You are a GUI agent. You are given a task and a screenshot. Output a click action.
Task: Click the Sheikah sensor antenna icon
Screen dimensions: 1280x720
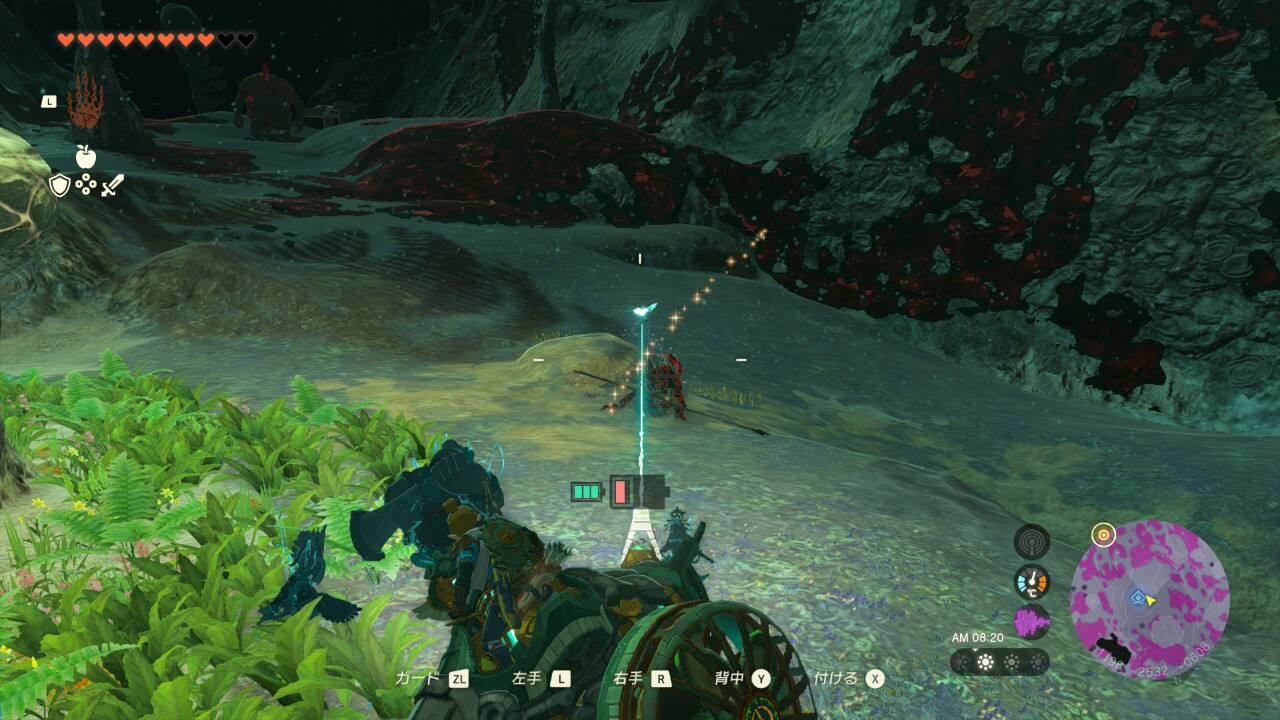1032,542
